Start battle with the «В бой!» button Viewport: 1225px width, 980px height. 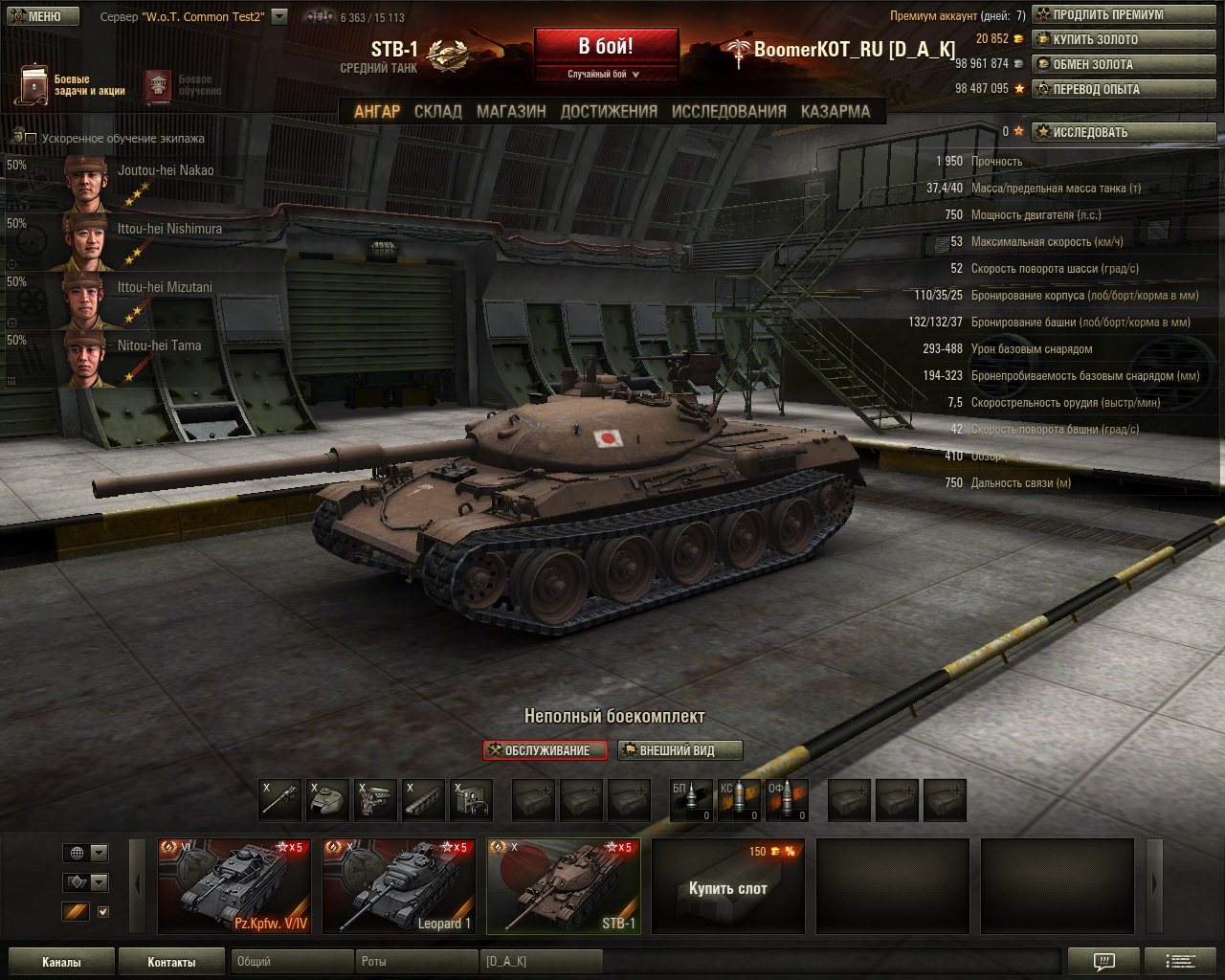coord(606,47)
